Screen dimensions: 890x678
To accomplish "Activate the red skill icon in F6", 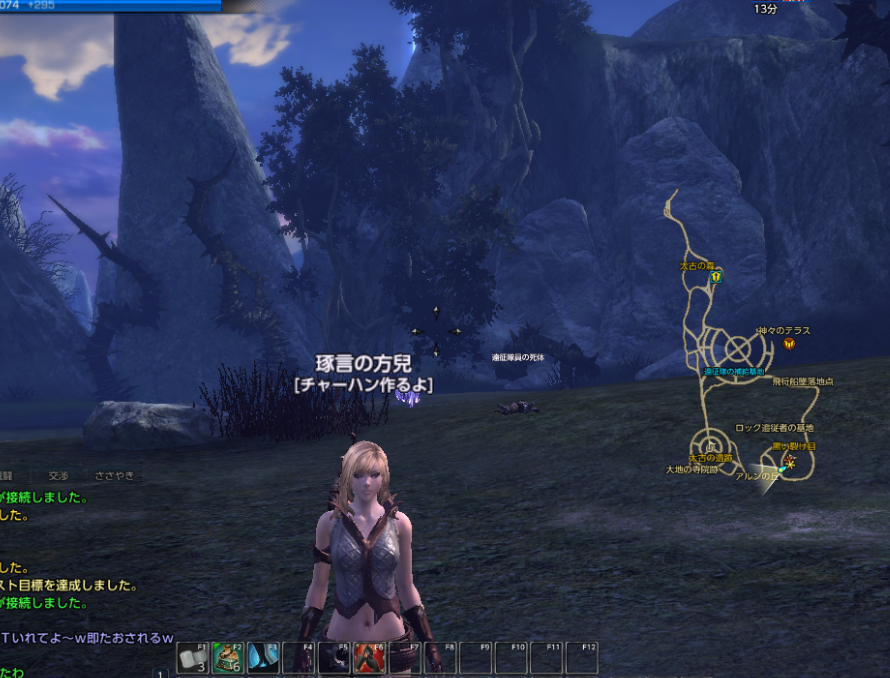I will pyautogui.click(x=369, y=657).
